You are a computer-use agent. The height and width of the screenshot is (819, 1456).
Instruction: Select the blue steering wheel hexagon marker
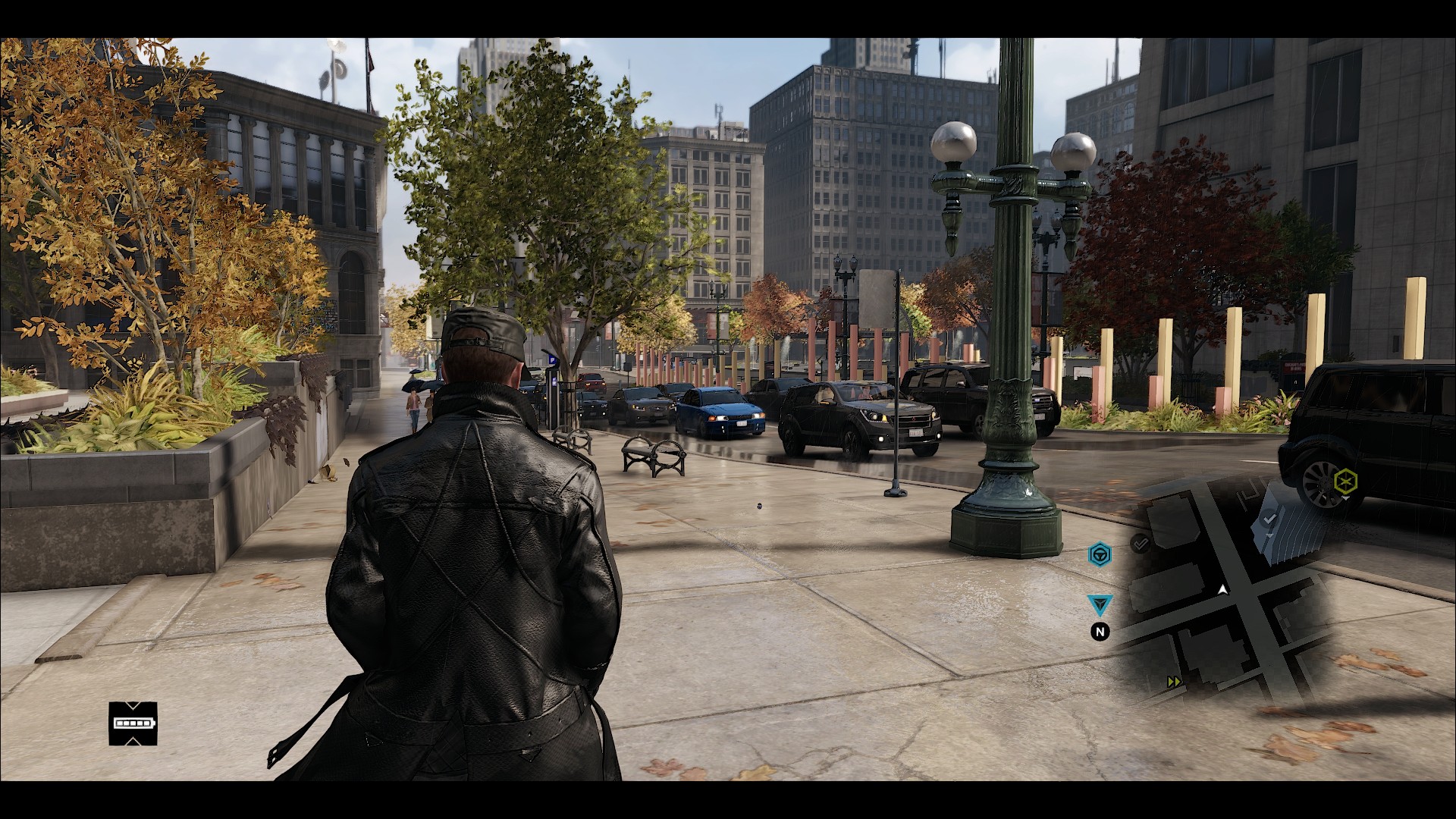point(1100,555)
